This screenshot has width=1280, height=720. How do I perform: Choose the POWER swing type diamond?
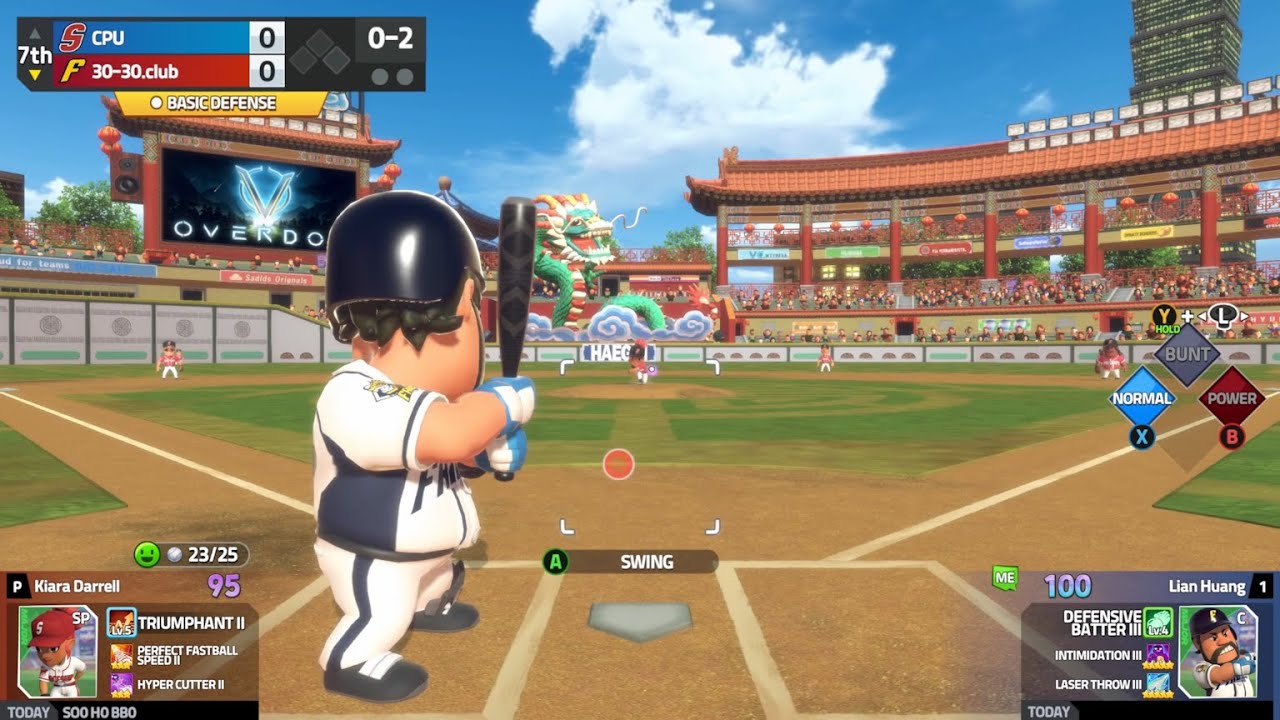(x=1231, y=398)
